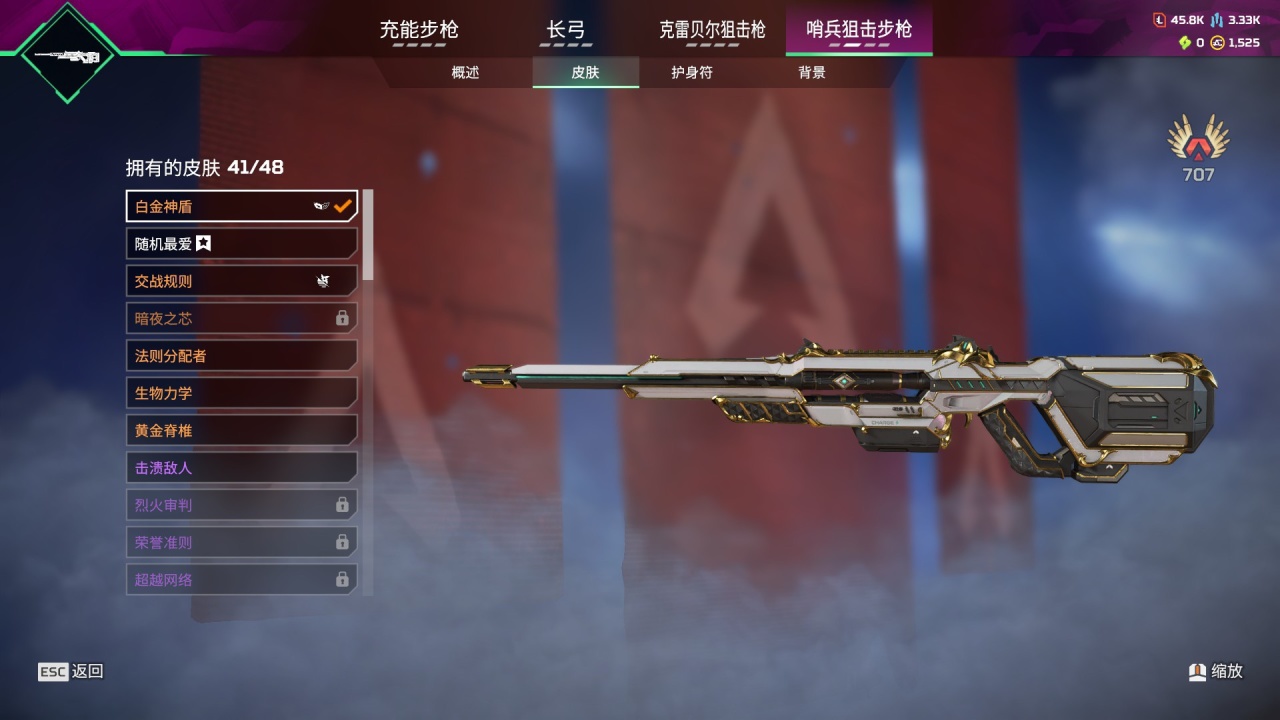Screen dimensions: 1280x720
Task: Equip the 交战规则 skin
Action: tap(241, 281)
